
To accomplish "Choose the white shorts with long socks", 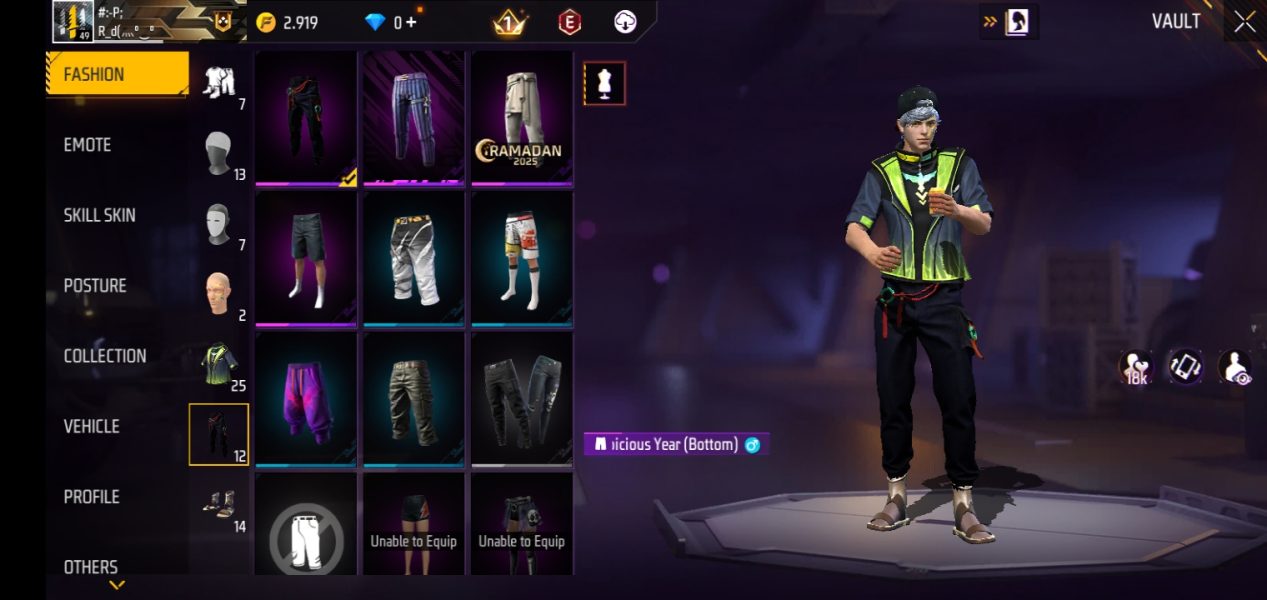I will pos(521,258).
